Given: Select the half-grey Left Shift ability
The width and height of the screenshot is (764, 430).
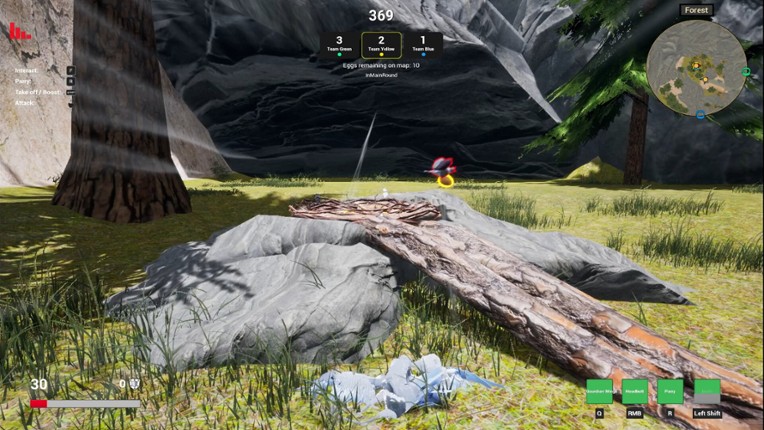Looking at the screenshot, I should pos(707,391).
